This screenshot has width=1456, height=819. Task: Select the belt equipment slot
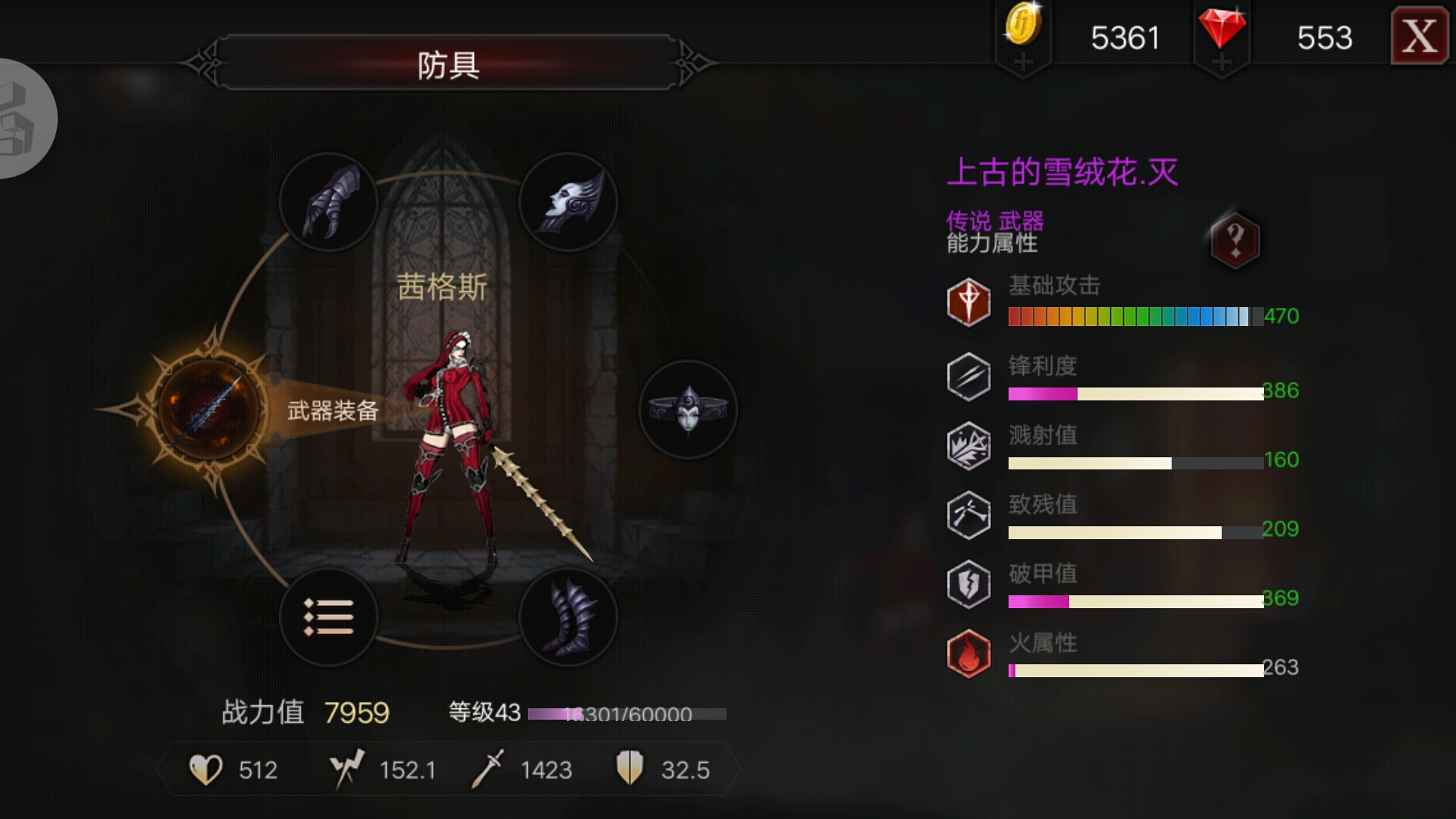(689, 409)
